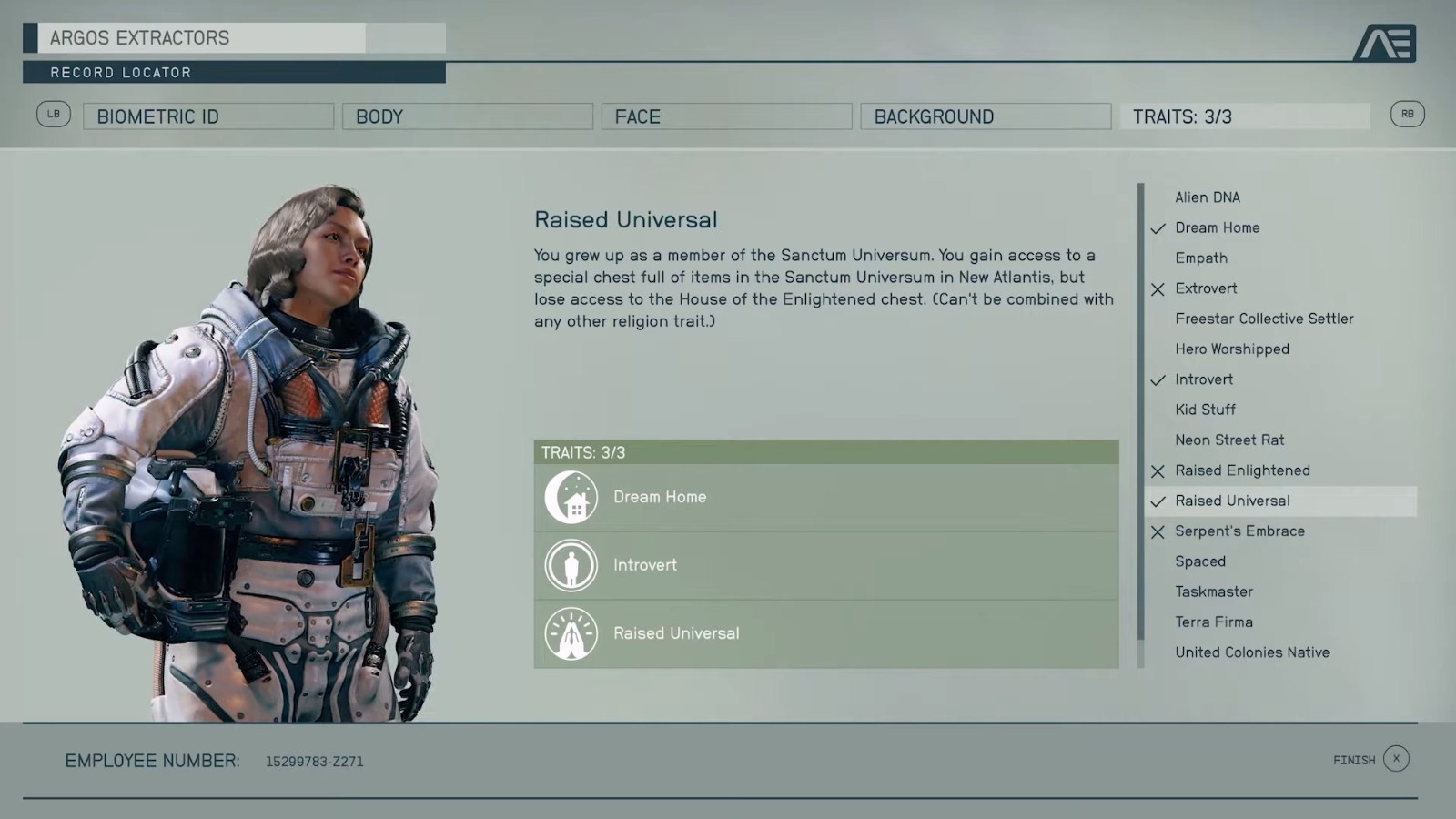The image size is (1456, 819).
Task: Select the United Colonies Native trait
Action: [x=1251, y=652]
